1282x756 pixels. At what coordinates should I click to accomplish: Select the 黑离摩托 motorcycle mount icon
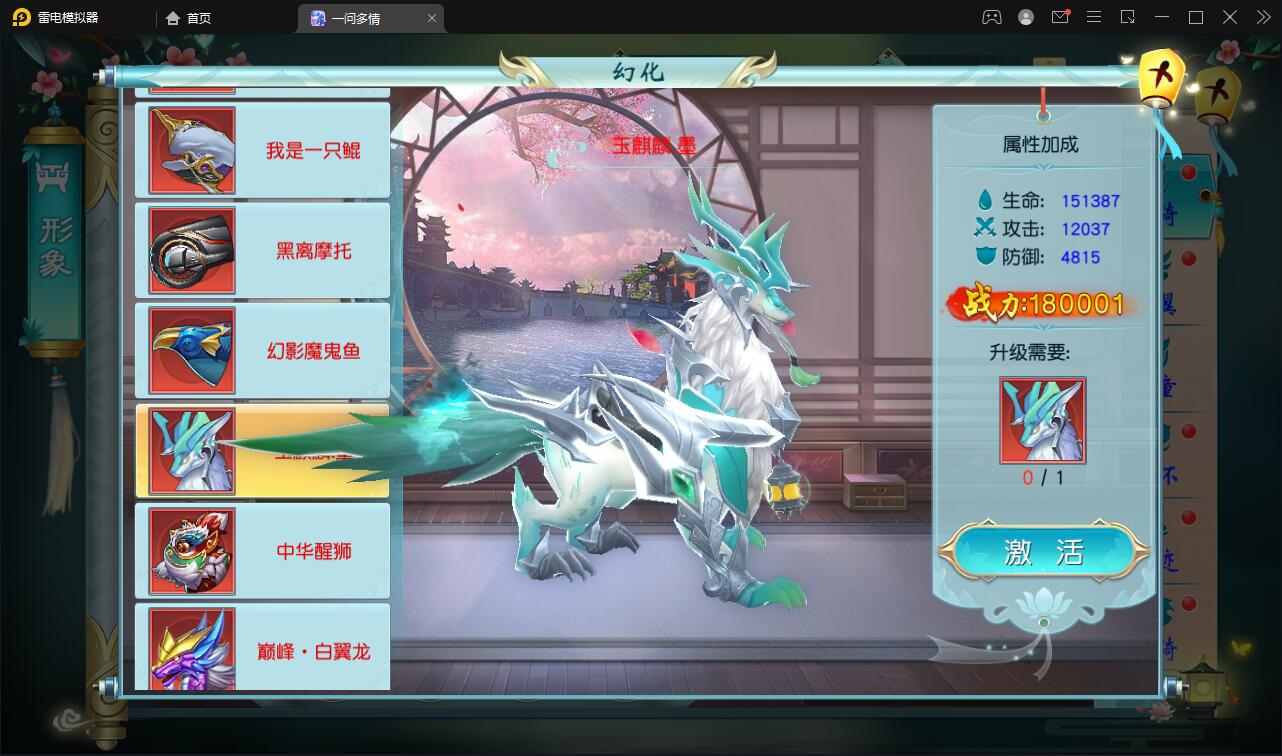191,250
